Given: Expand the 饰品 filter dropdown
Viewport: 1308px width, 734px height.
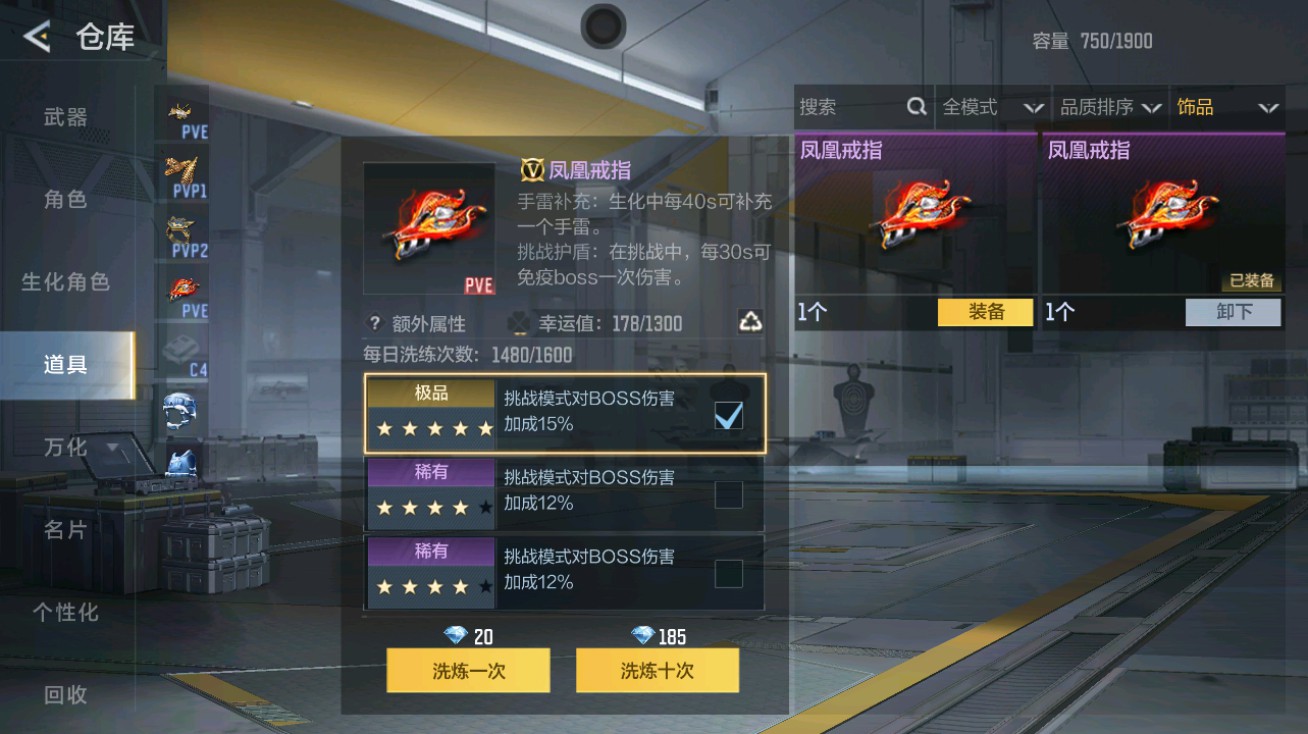Looking at the screenshot, I should [1228, 107].
